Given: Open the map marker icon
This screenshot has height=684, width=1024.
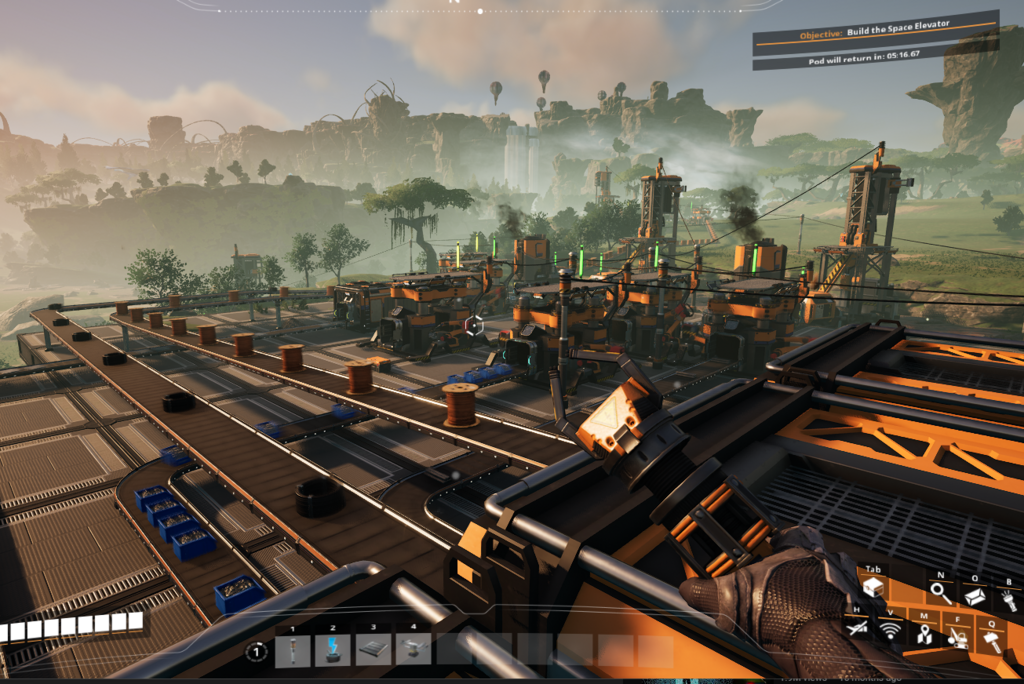Looking at the screenshot, I should (x=924, y=634).
